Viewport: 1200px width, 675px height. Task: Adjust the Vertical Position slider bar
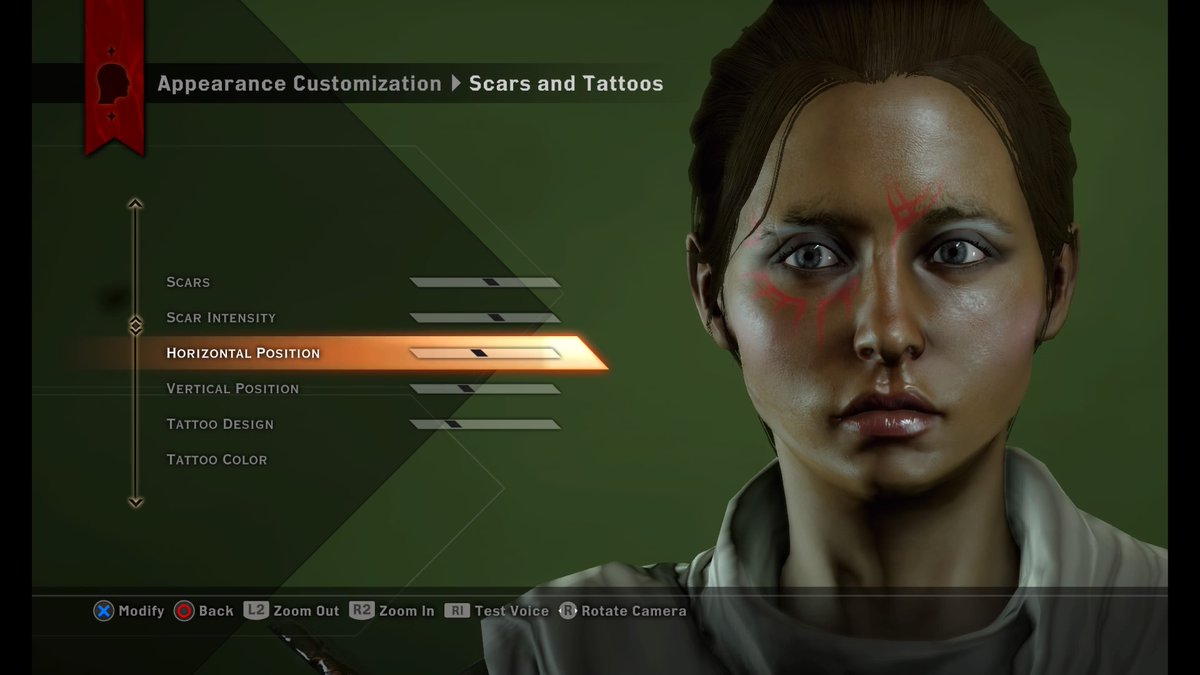[485, 389]
